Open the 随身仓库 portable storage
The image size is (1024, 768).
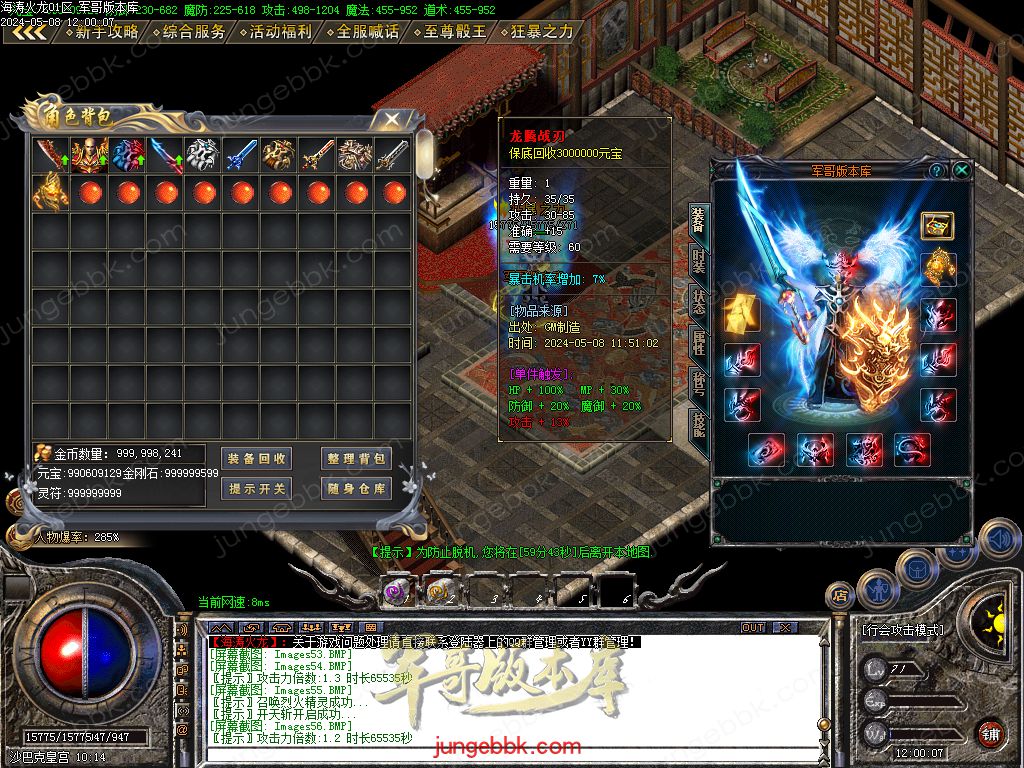[x=356, y=489]
